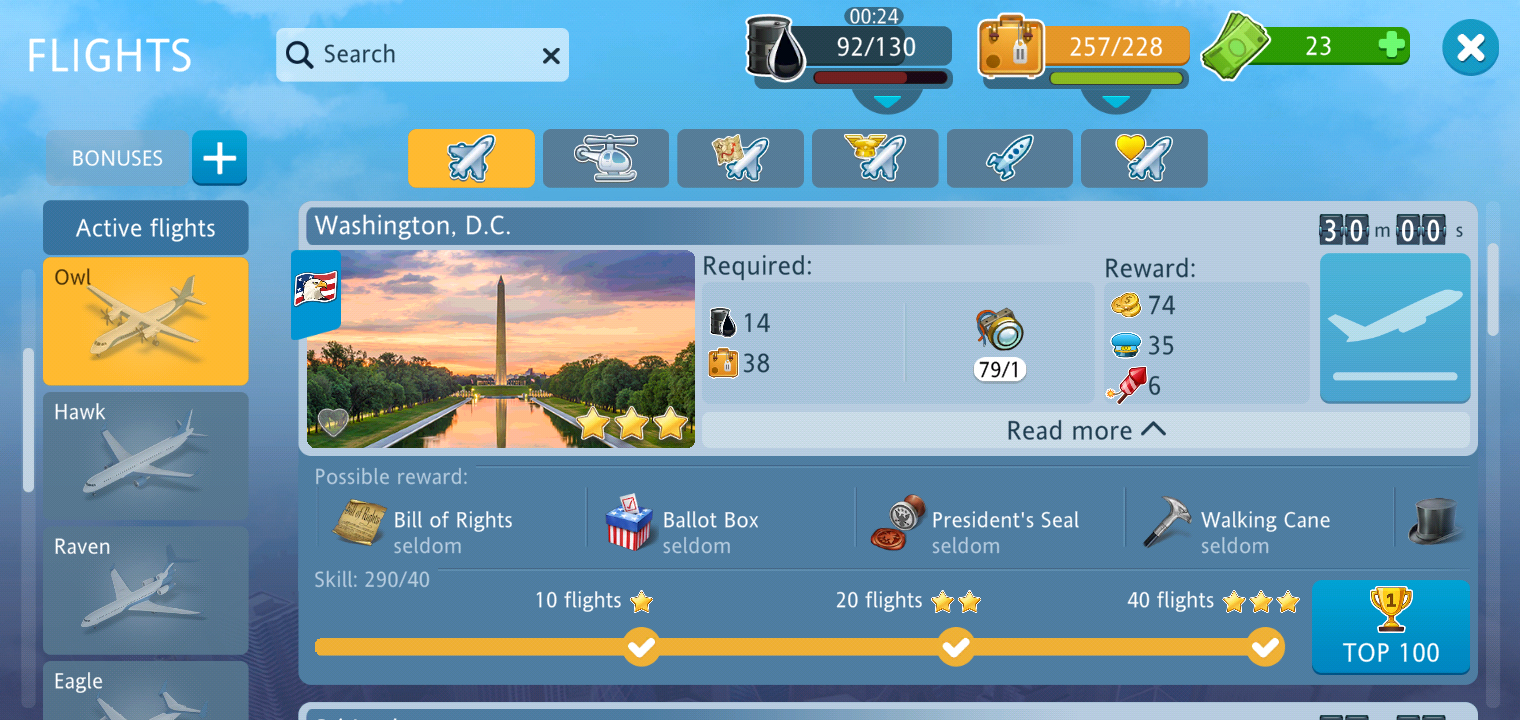Viewport: 1520px width, 720px height.
Task: Open the TOP 100 leaderboard
Action: (1391, 627)
